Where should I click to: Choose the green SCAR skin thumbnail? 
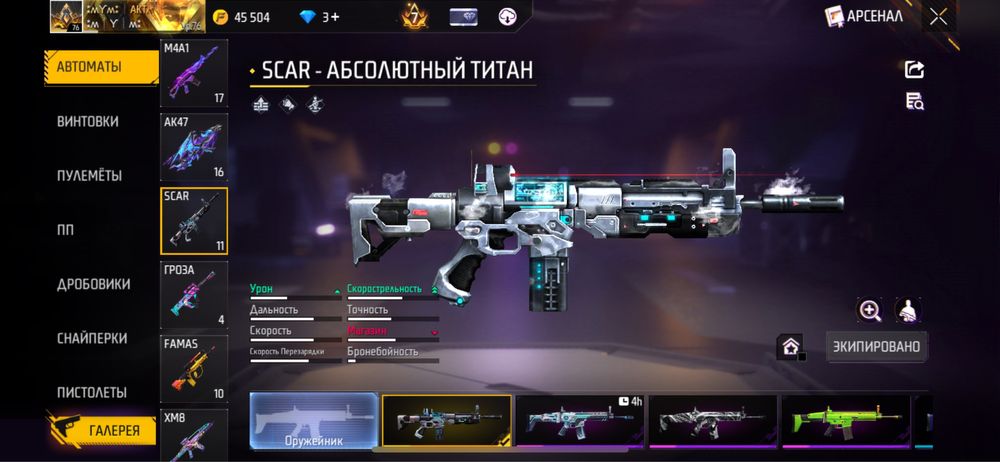click(845, 420)
